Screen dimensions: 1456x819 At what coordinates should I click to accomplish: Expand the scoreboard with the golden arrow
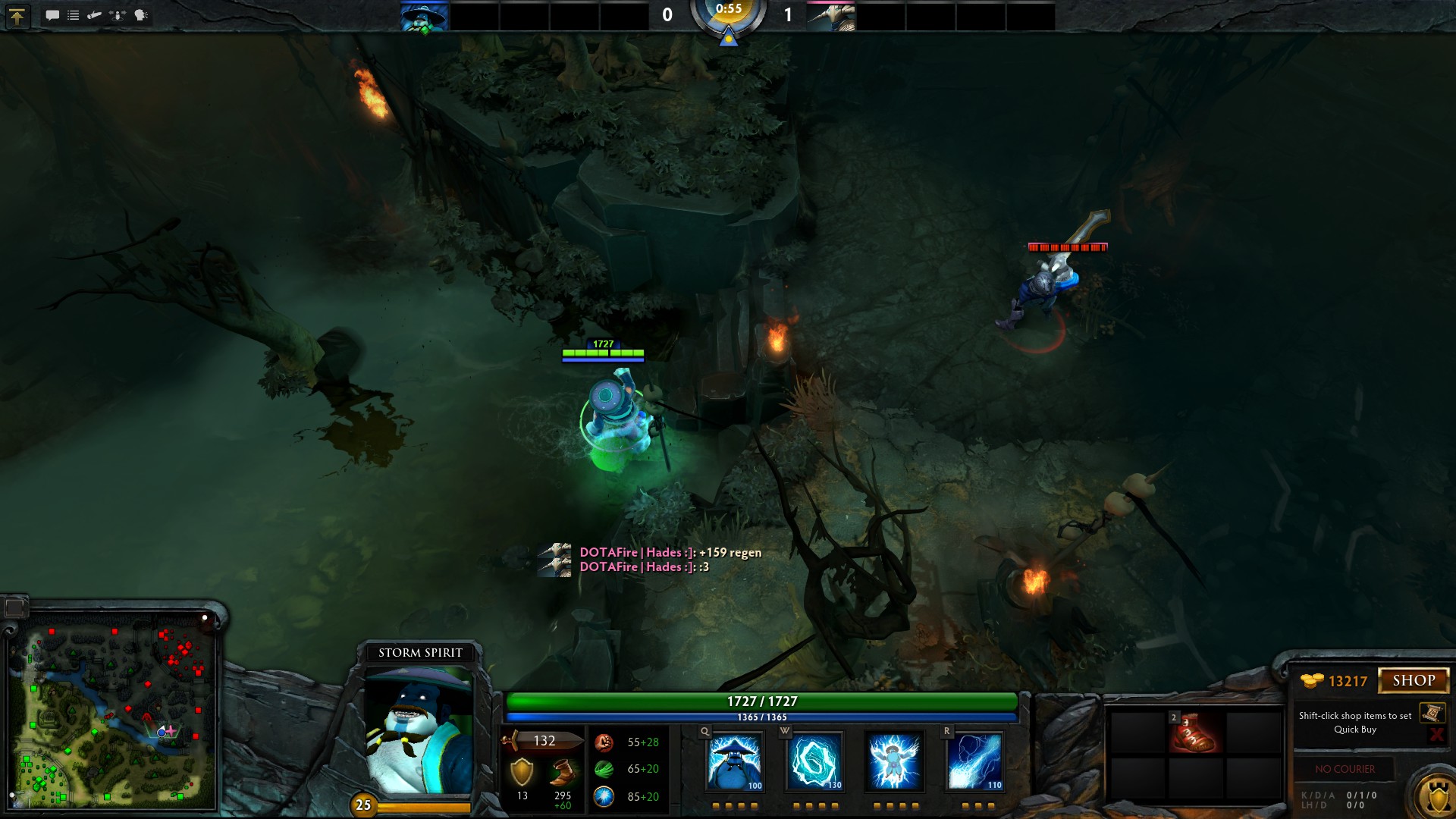pos(17,15)
